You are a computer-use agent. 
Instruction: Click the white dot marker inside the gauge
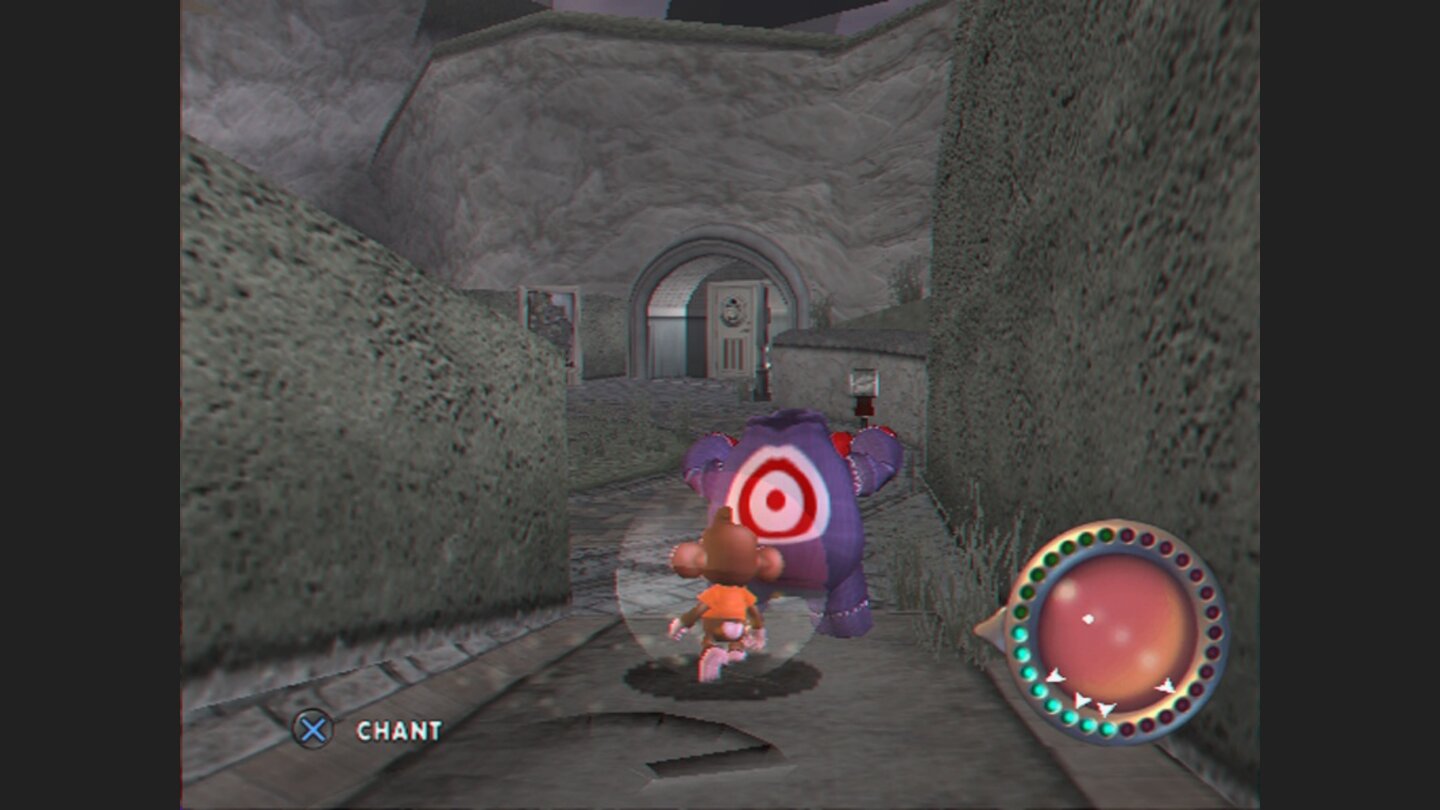1089,617
